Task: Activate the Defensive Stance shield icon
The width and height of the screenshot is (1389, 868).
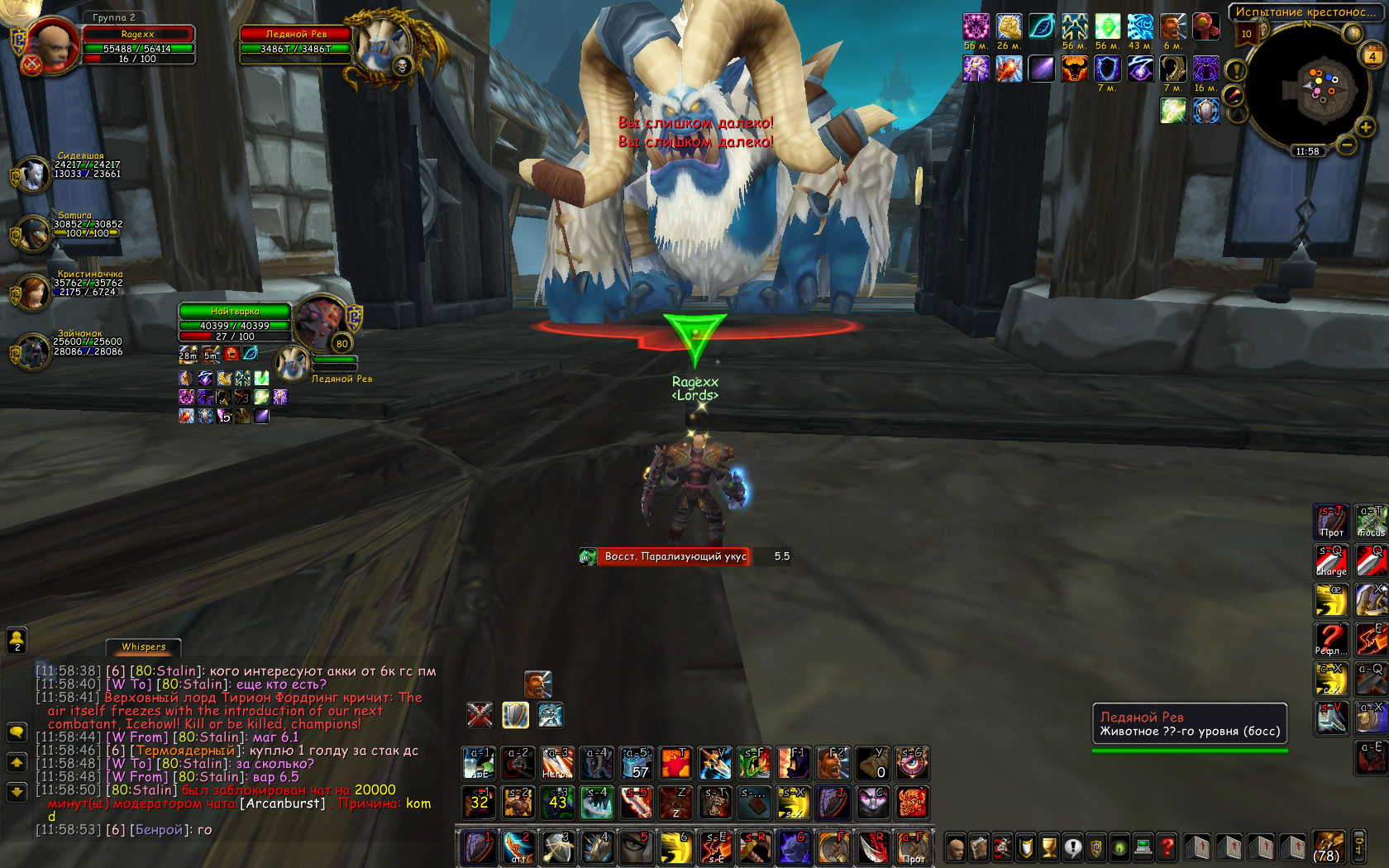Action: (515, 715)
